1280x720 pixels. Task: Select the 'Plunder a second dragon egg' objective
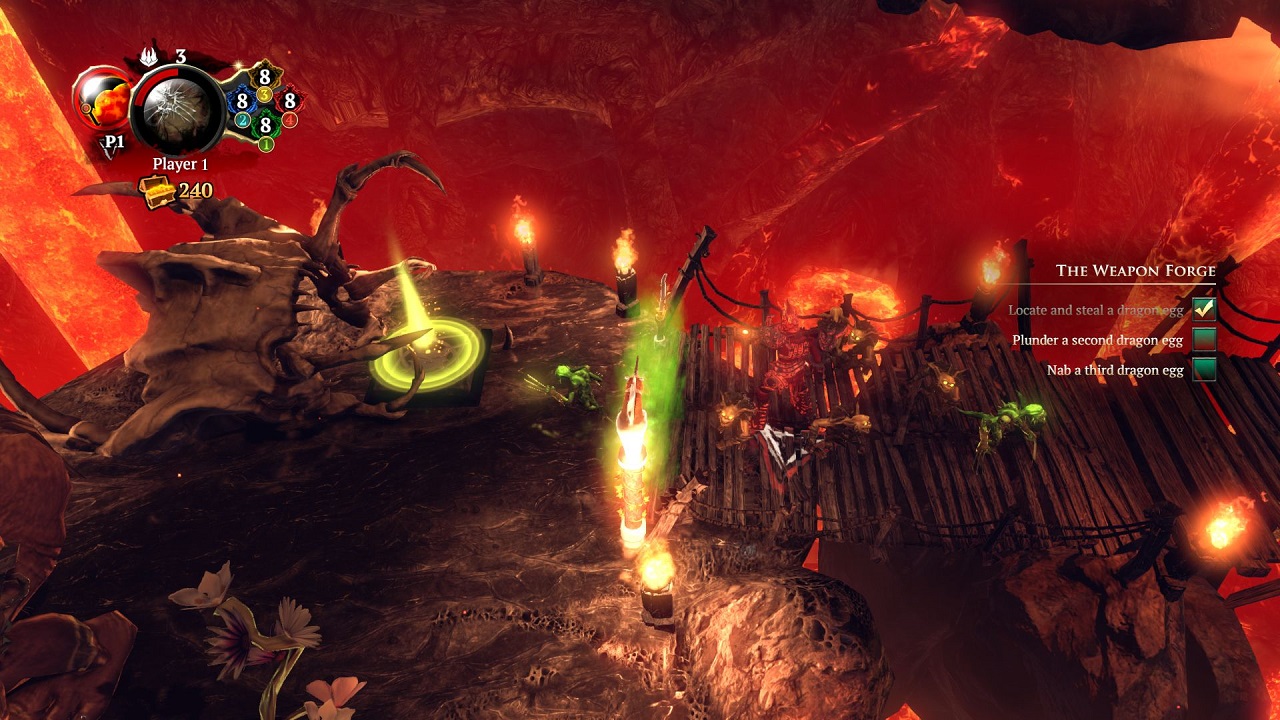click(1097, 340)
